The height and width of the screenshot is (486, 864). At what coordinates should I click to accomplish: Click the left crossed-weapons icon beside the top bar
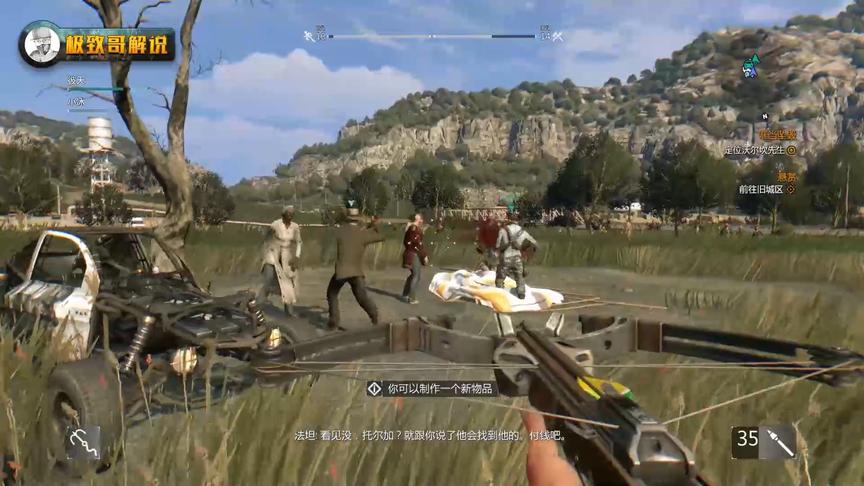(x=310, y=37)
